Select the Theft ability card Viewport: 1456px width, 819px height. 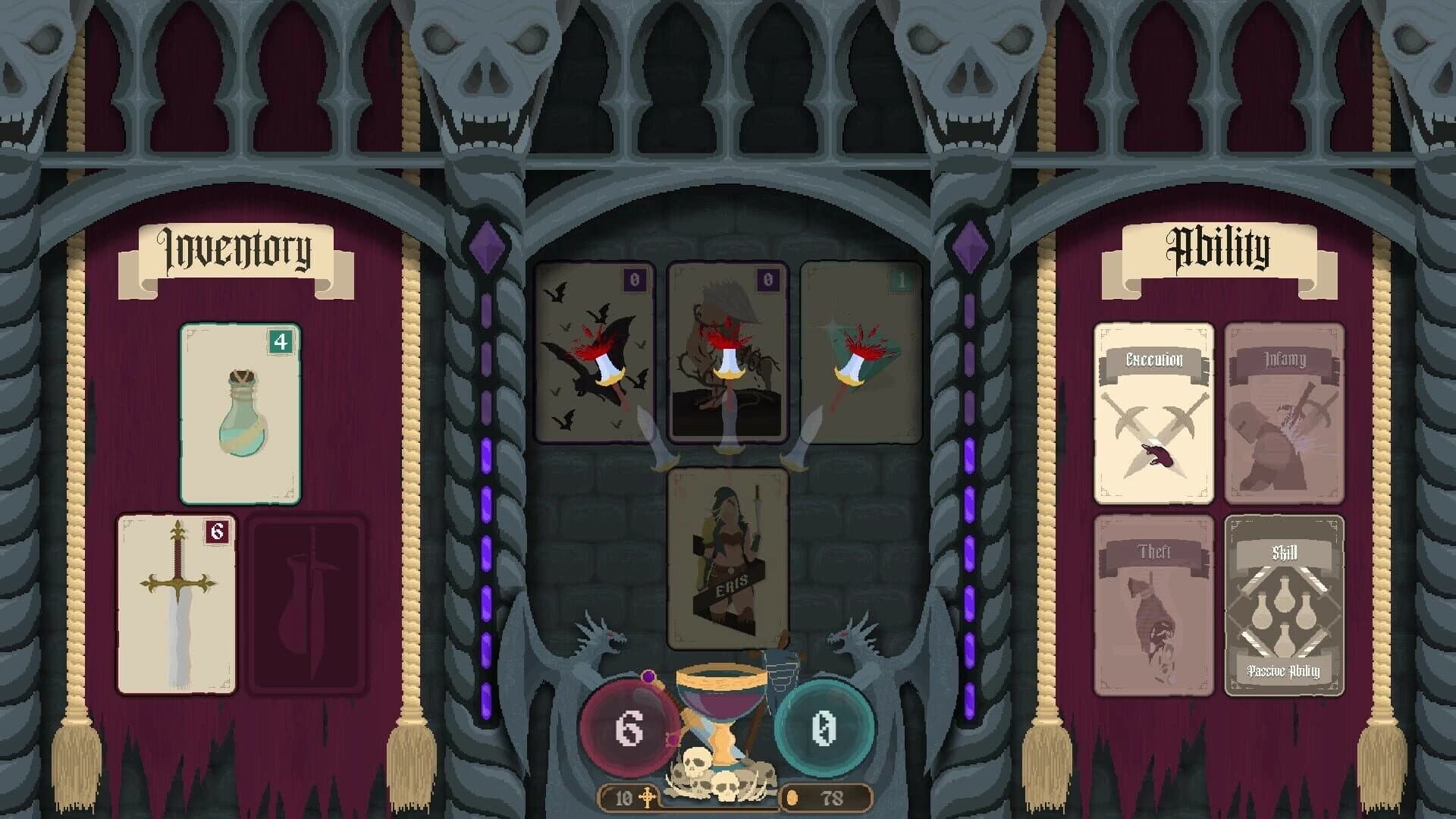coord(1153,607)
